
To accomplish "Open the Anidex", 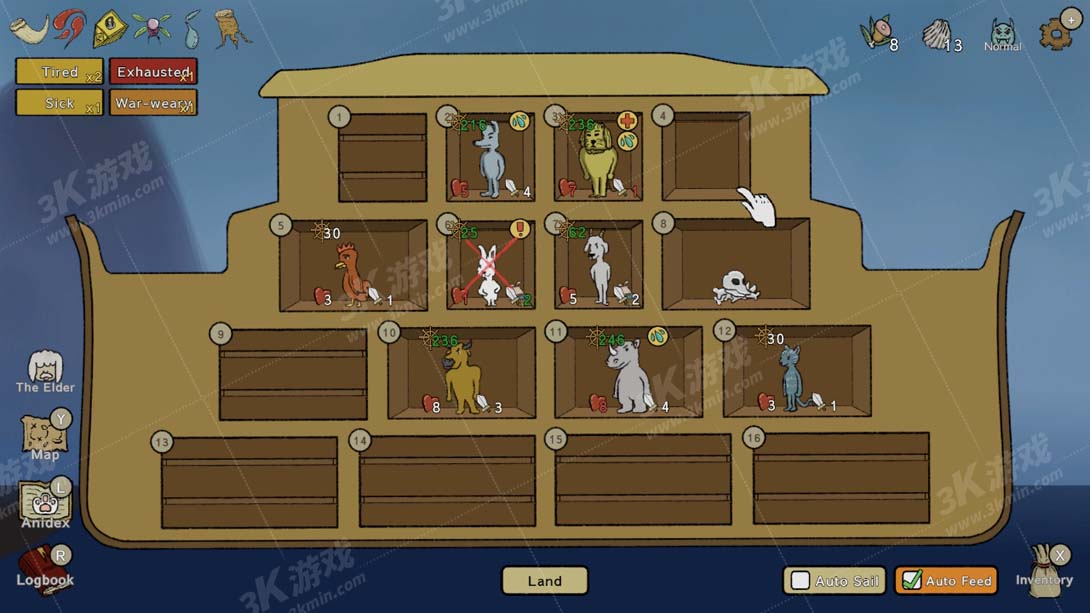I will point(45,503).
